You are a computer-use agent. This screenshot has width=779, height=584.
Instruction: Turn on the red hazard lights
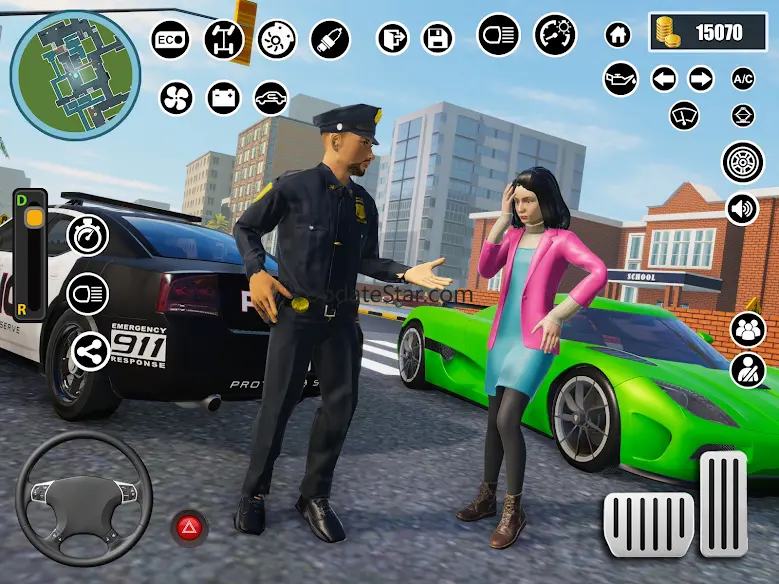(x=187, y=526)
